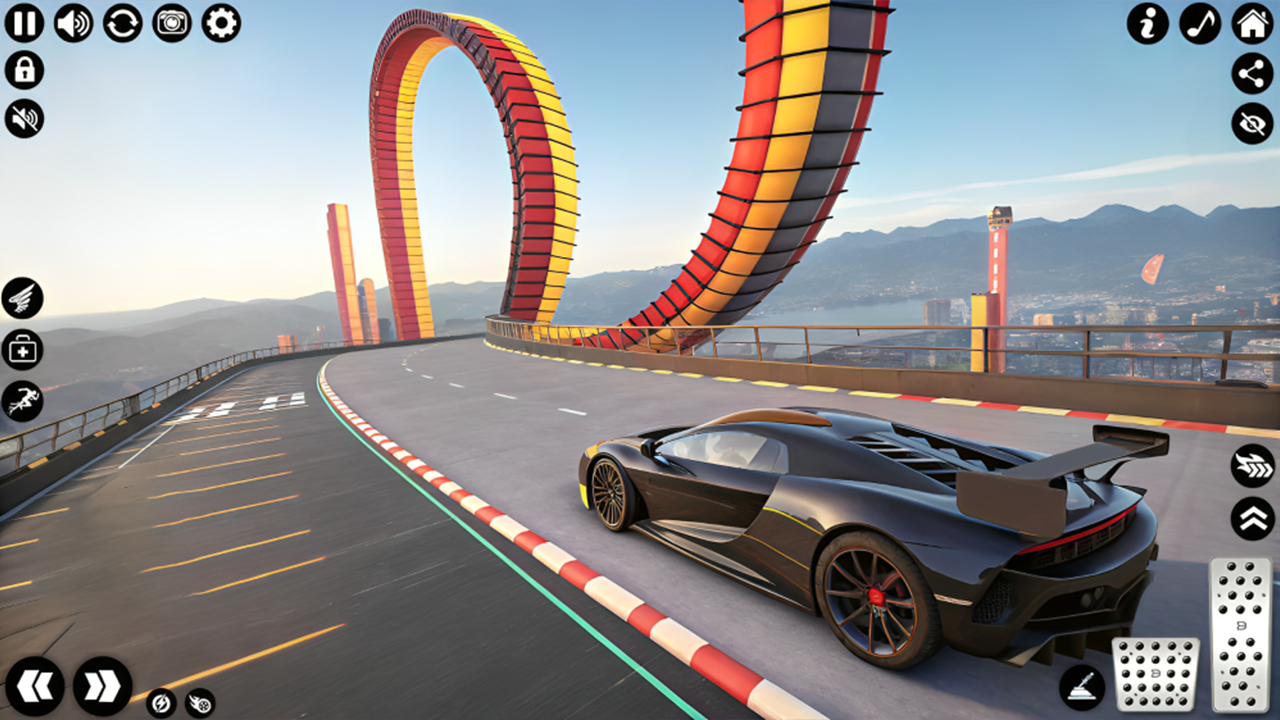Click the share icon
1280x720 pixels.
click(1252, 73)
